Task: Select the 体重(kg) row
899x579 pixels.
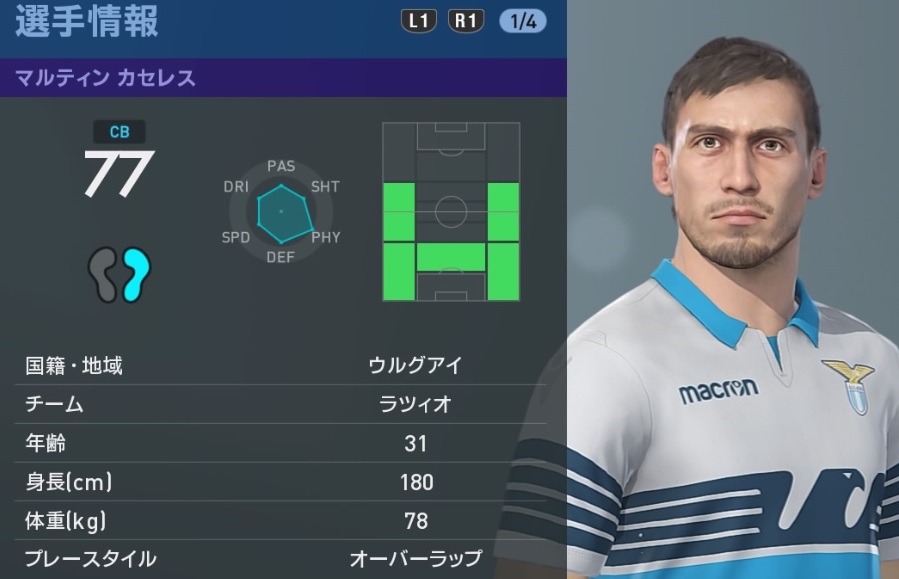Action: tap(283, 521)
